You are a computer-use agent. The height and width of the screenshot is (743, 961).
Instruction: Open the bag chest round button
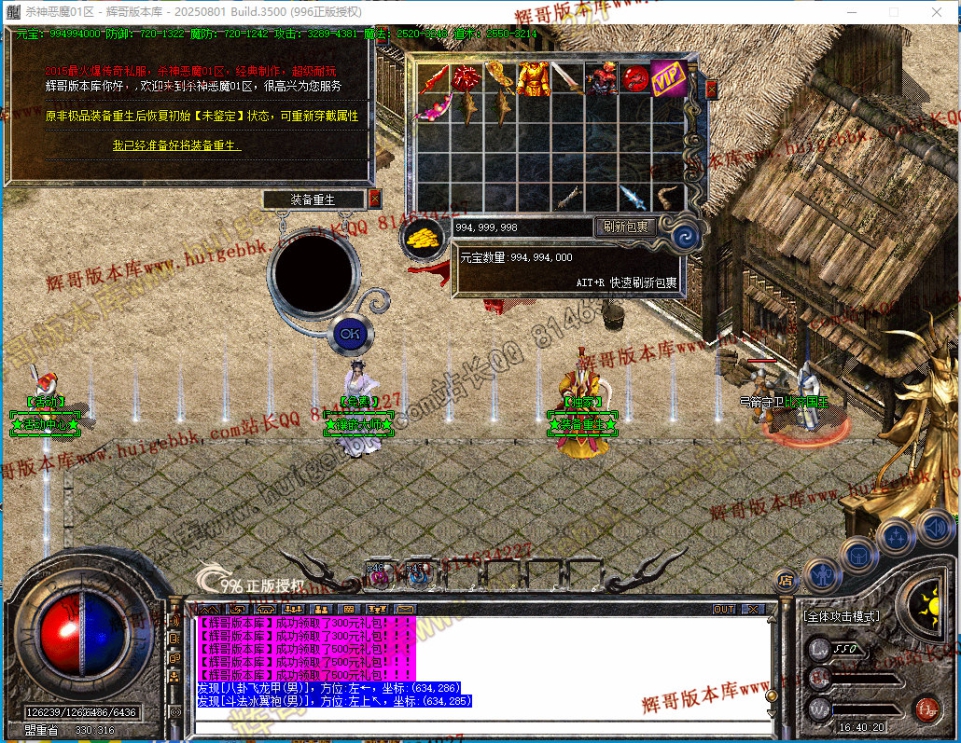coord(859,554)
